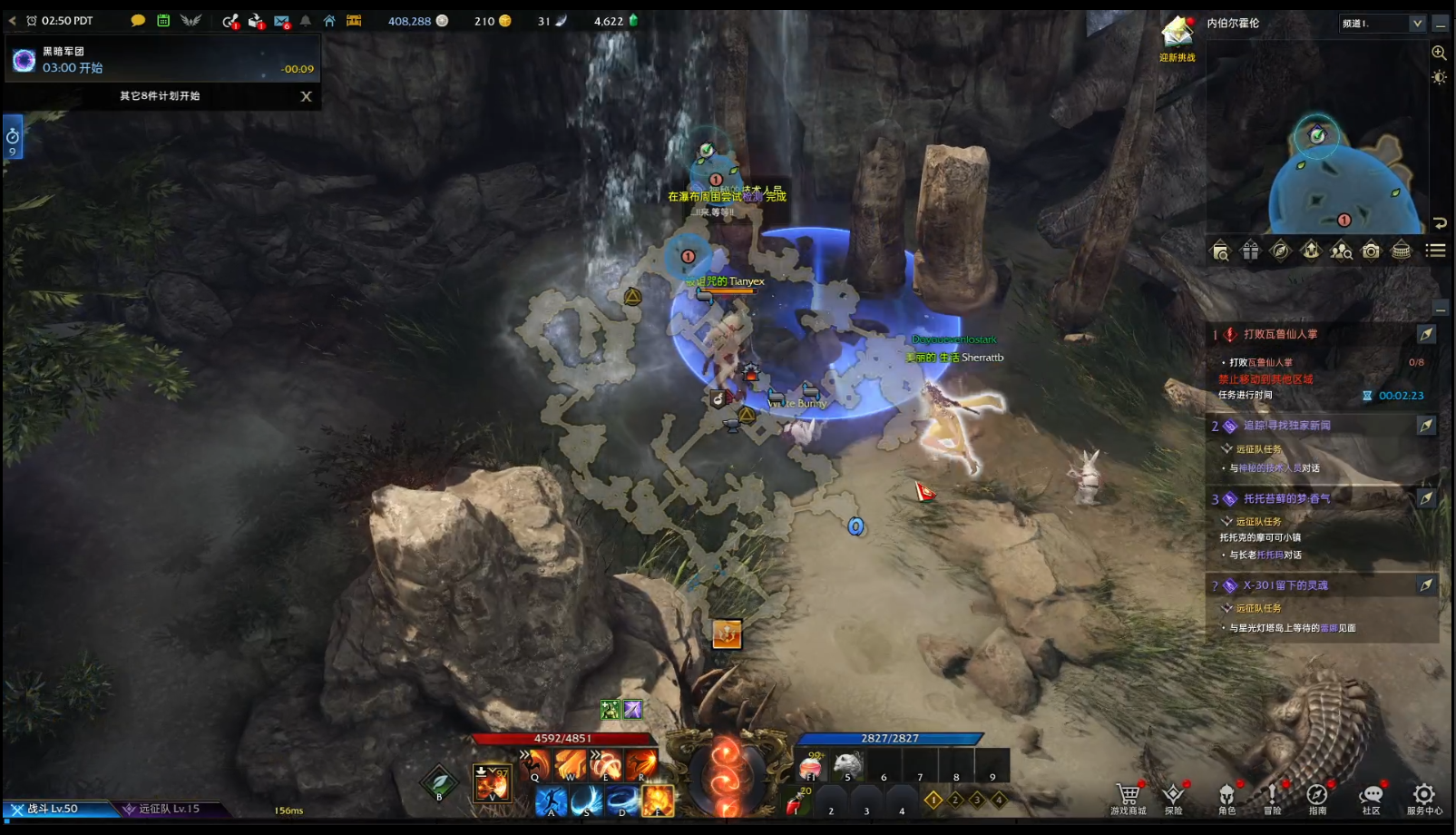The width and height of the screenshot is (1456, 835).
Task: Open the green calendar schedule
Action: tap(163, 21)
